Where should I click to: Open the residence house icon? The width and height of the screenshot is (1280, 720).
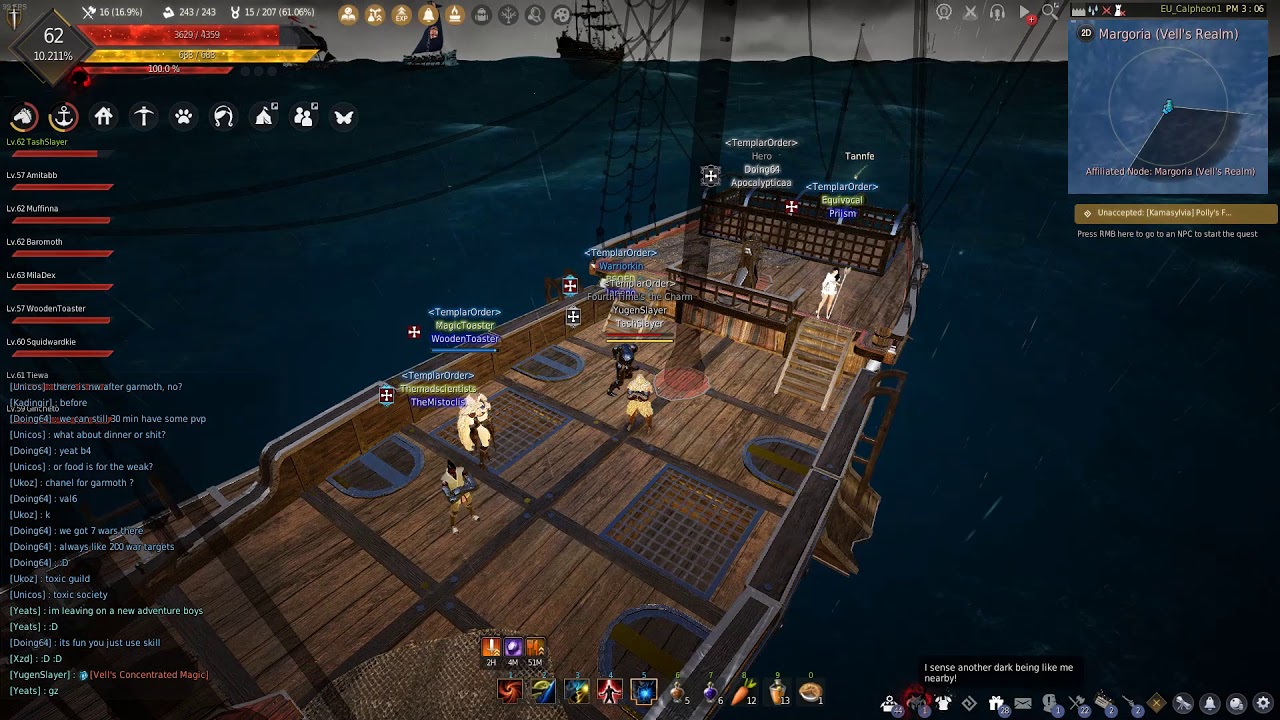pyautogui.click(x=103, y=117)
